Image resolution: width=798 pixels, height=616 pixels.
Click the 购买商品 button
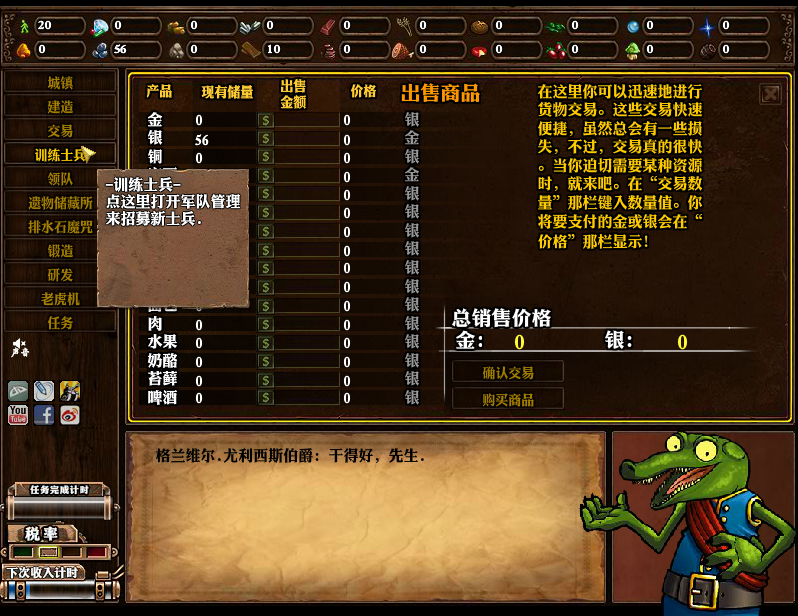pos(508,399)
